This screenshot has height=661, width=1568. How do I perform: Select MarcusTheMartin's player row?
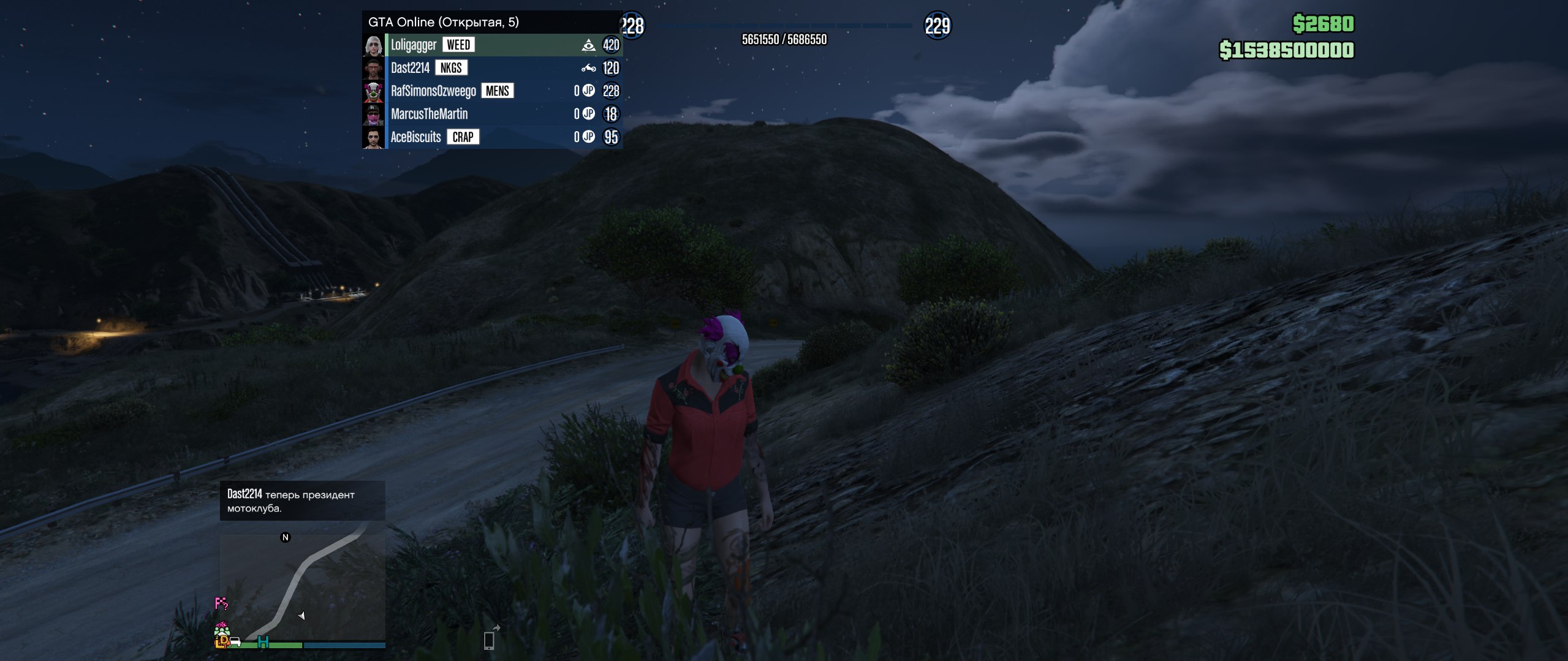pyautogui.click(x=429, y=114)
